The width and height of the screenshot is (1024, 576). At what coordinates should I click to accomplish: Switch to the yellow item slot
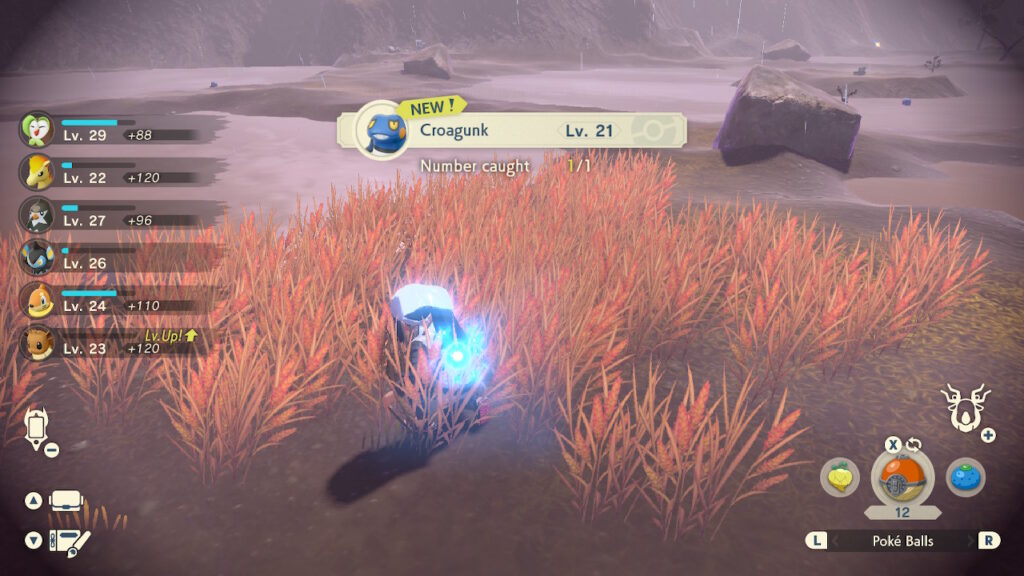[840, 476]
